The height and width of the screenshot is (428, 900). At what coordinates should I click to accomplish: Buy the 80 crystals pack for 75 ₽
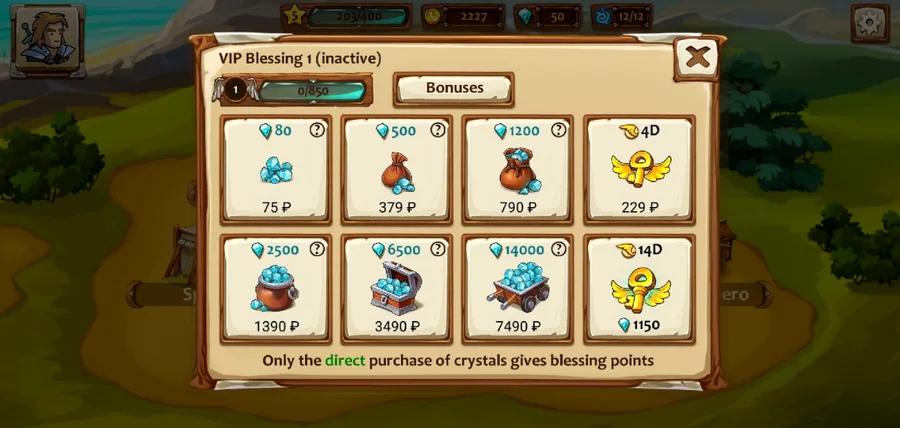click(x=276, y=169)
